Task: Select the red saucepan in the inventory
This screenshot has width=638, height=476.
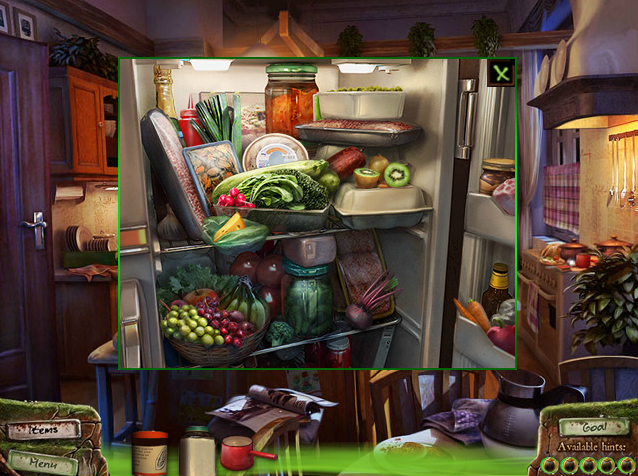Action: (x=239, y=454)
